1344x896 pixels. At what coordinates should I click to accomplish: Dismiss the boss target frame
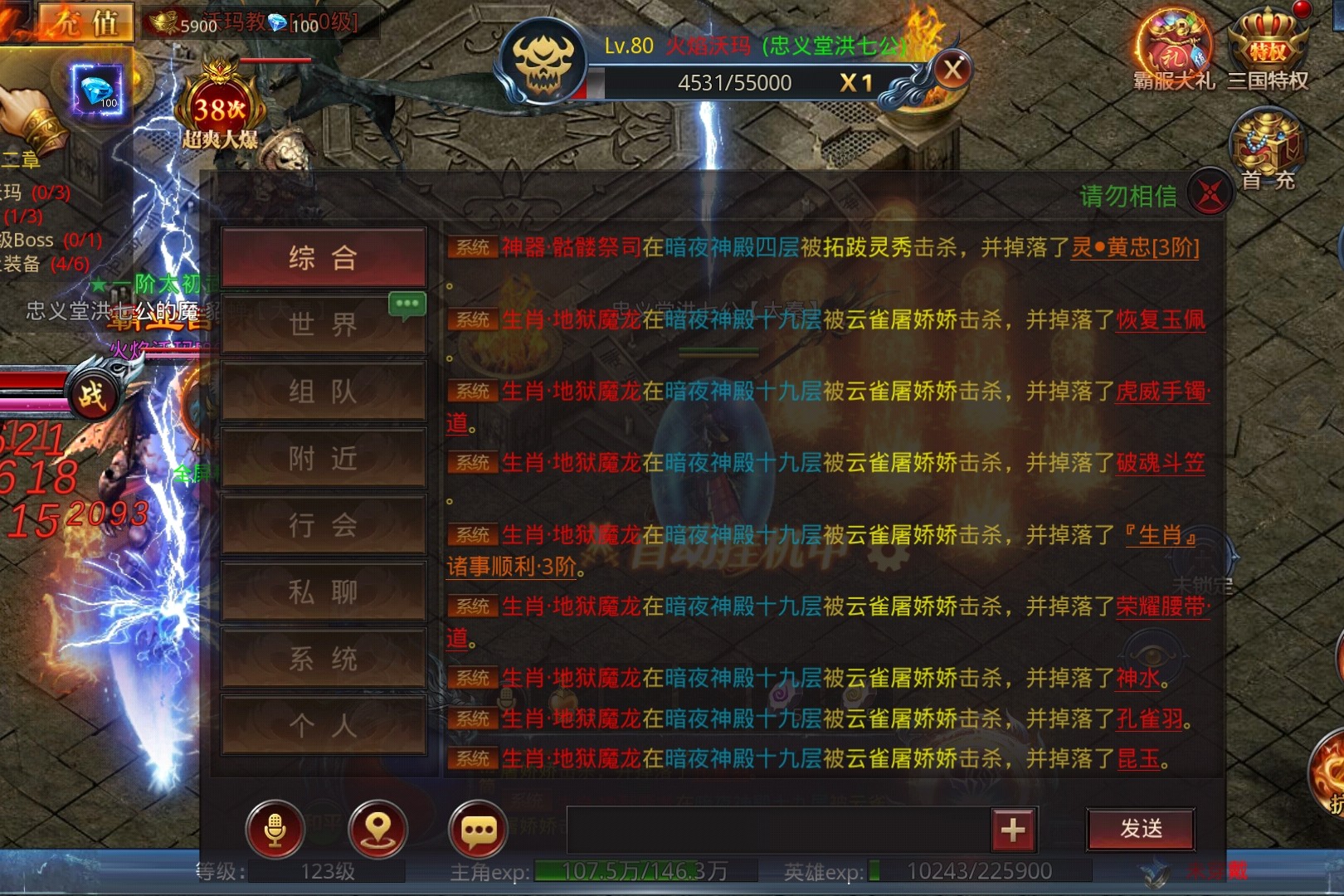pos(953,70)
